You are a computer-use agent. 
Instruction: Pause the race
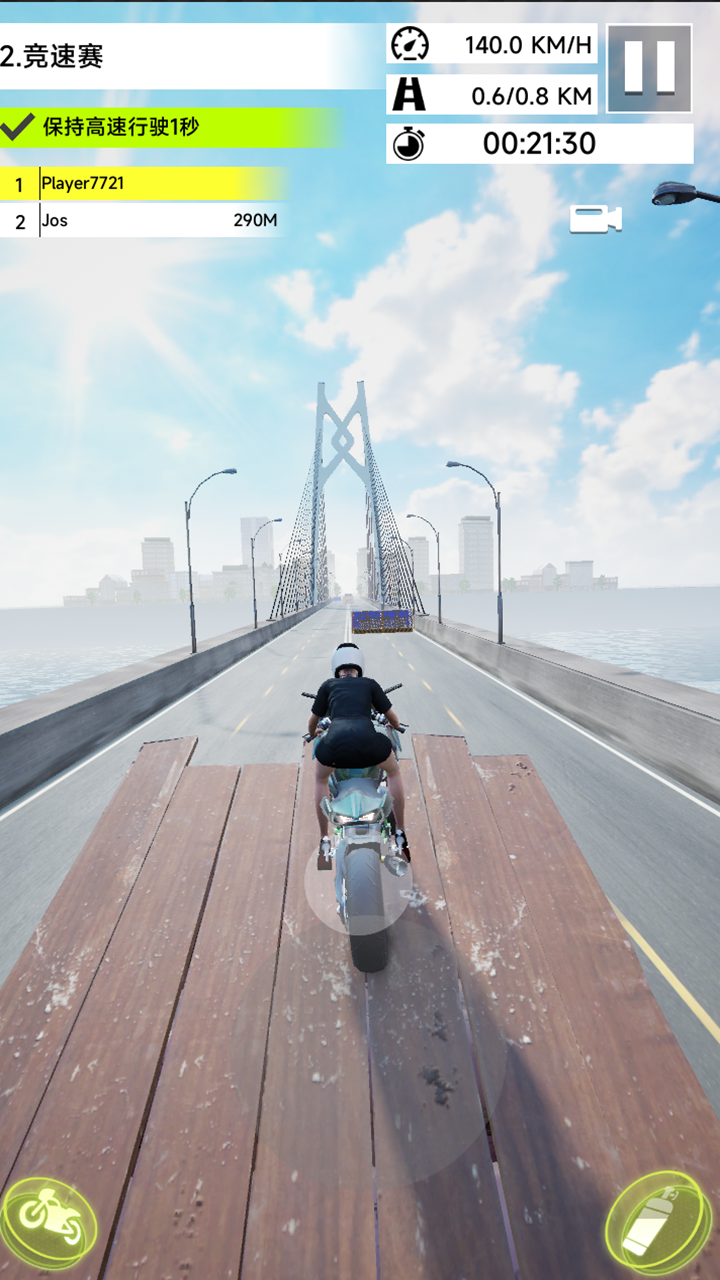click(x=649, y=68)
